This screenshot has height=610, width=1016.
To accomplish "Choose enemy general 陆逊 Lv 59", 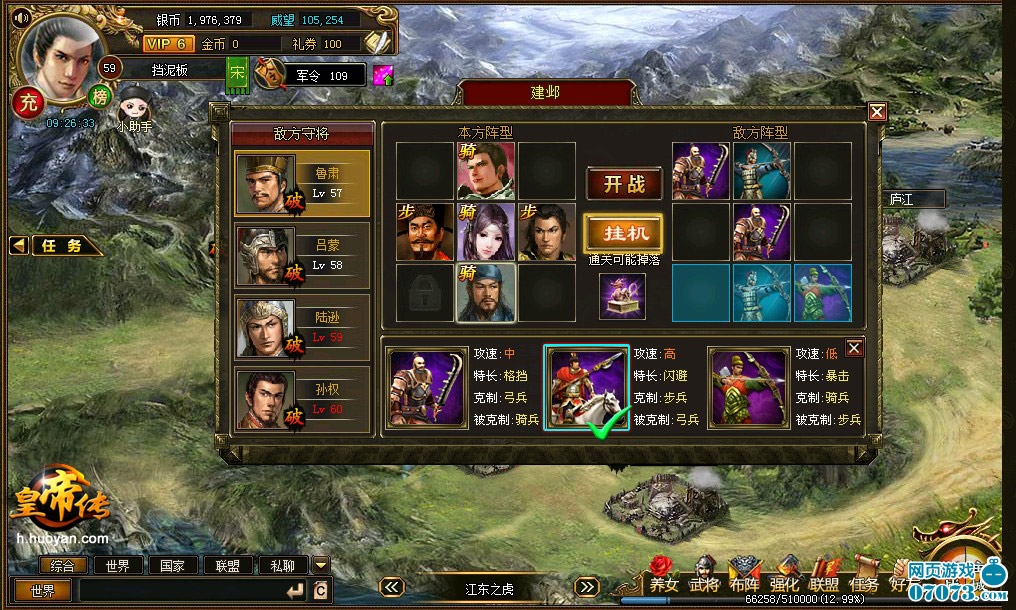I will (302, 327).
